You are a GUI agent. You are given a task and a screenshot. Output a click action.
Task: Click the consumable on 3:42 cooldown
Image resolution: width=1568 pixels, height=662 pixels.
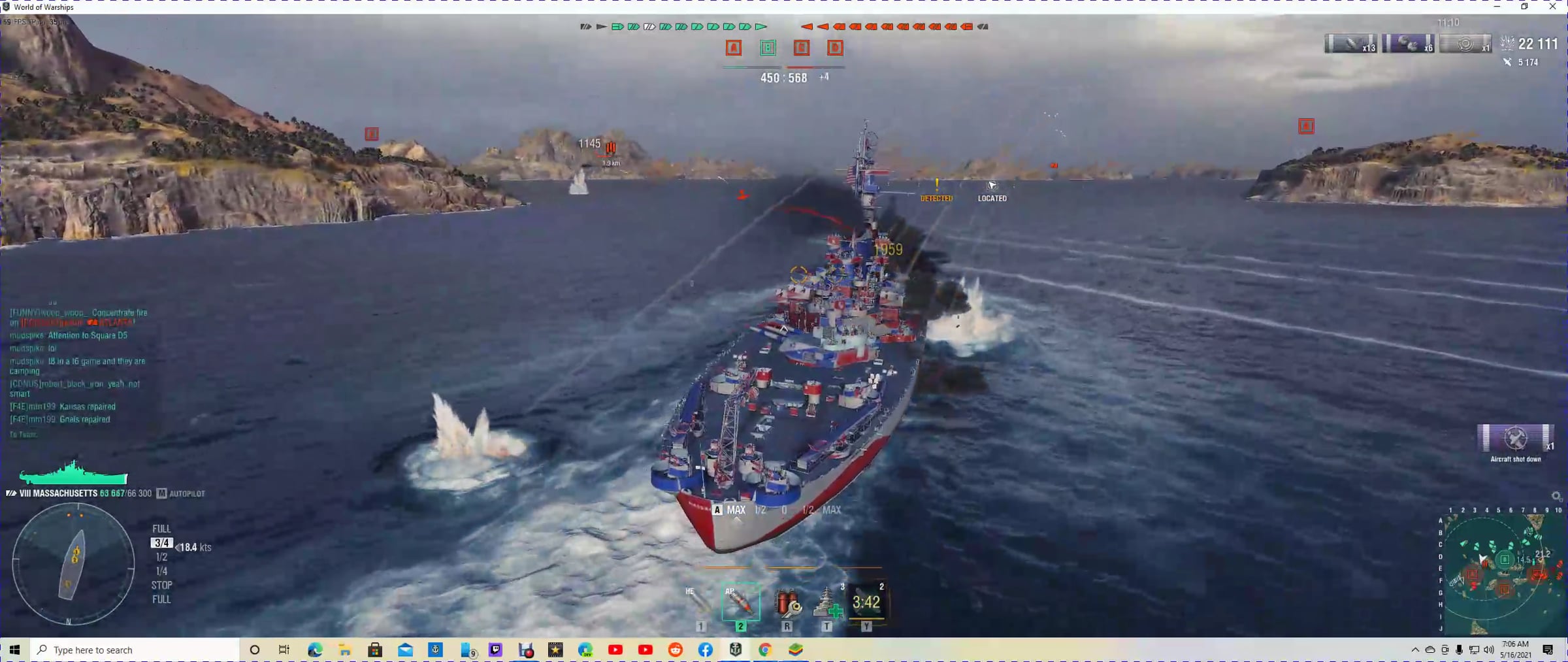866,602
